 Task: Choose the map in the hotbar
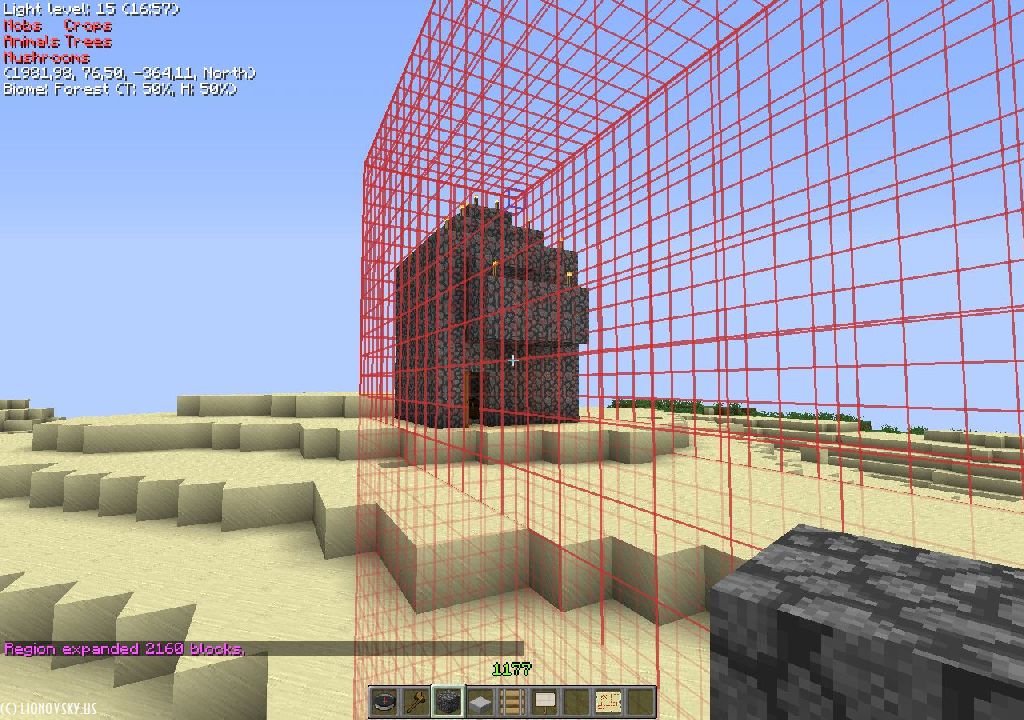point(608,702)
